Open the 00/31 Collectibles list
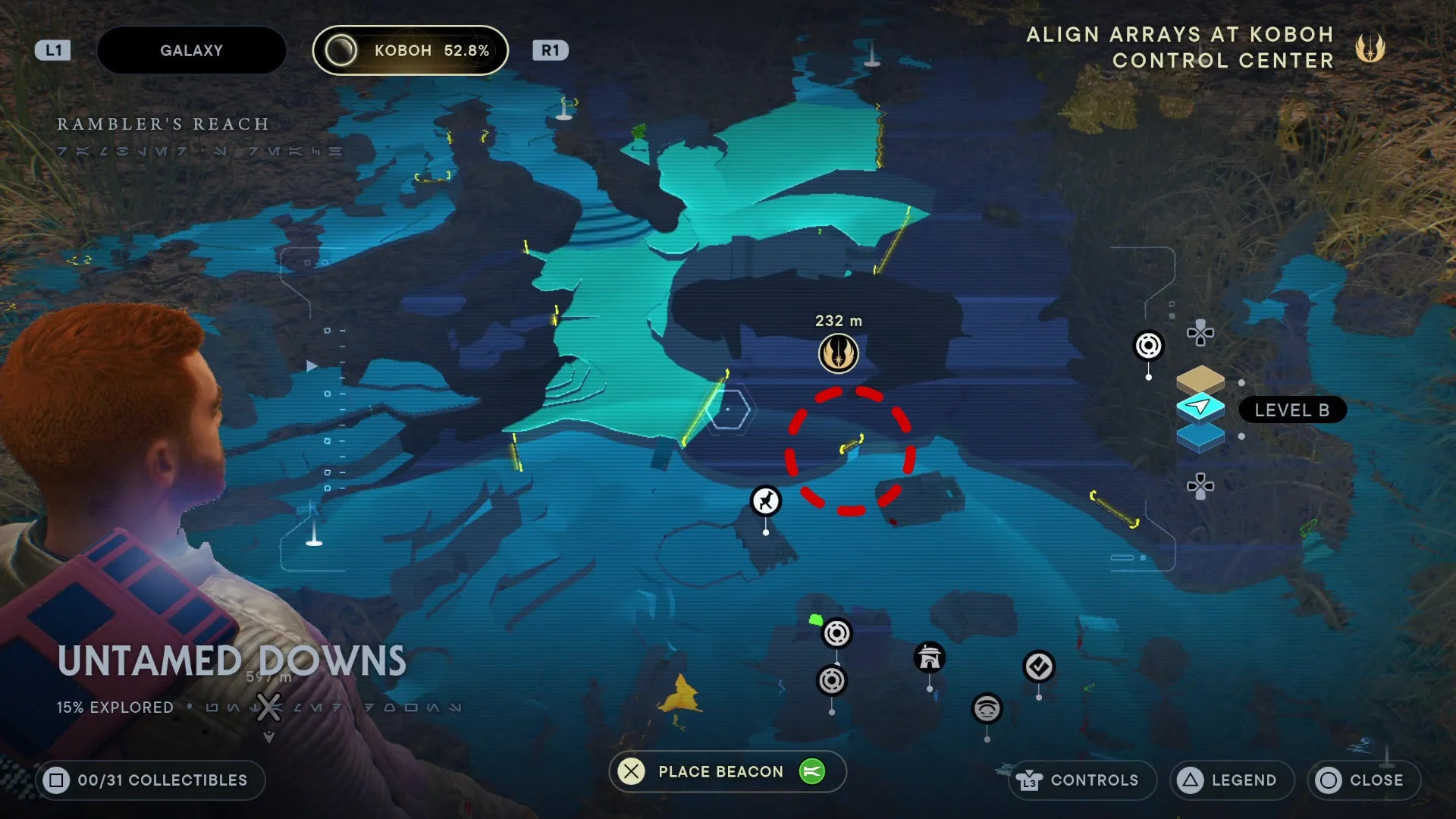The height and width of the screenshot is (819, 1456). click(150, 780)
